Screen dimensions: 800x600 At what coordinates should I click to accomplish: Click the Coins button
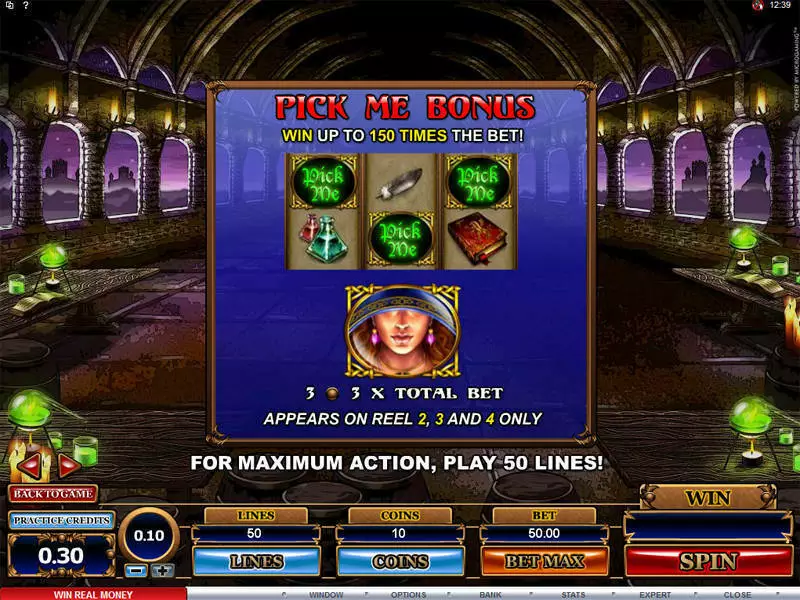coord(400,561)
